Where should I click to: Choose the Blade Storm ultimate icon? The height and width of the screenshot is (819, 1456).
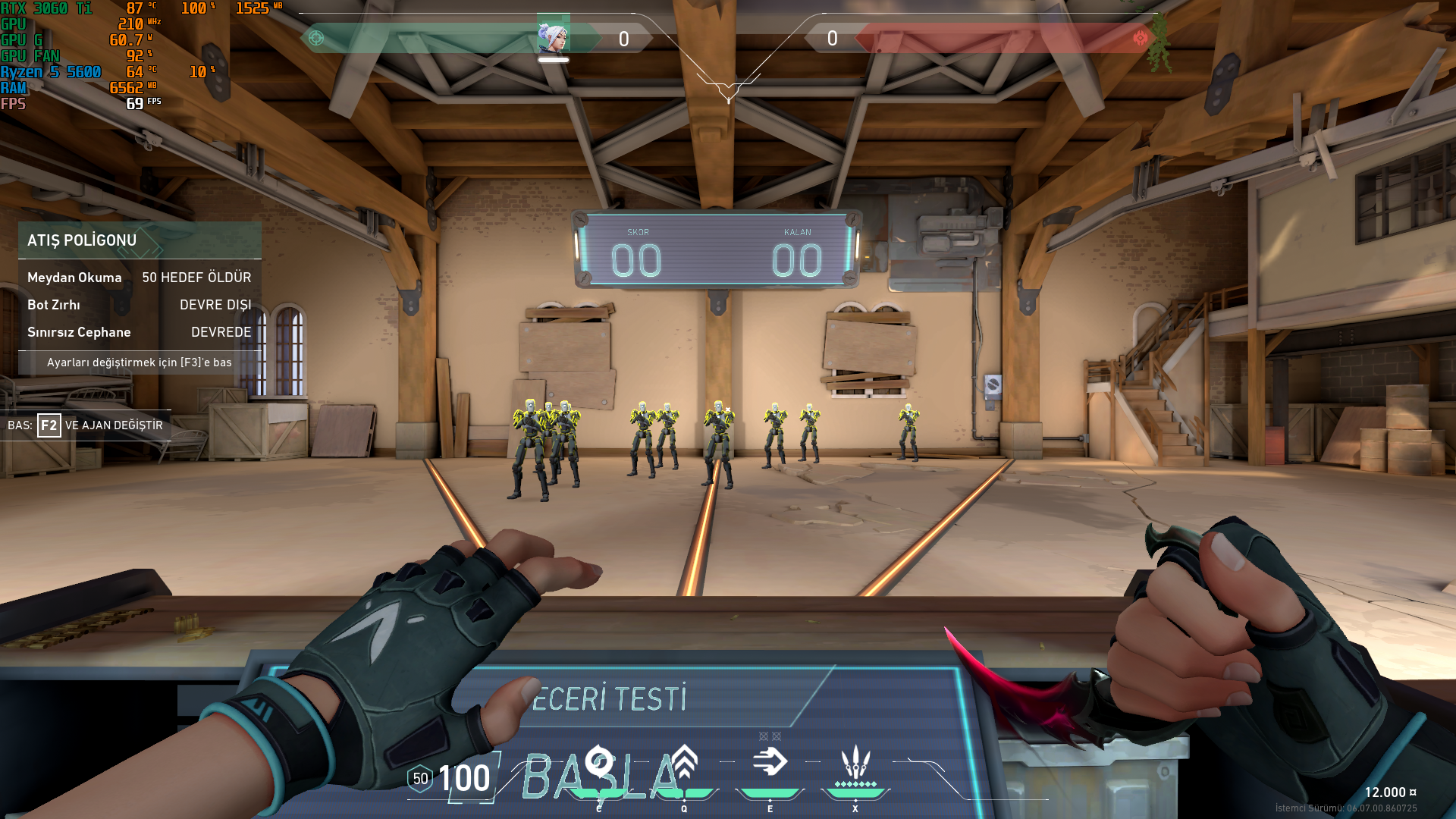point(855,761)
